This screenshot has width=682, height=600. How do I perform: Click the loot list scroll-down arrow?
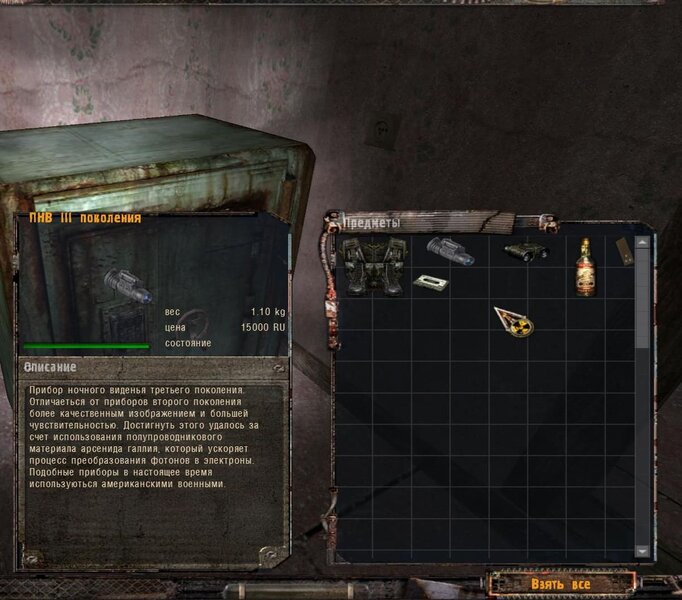pos(643,551)
